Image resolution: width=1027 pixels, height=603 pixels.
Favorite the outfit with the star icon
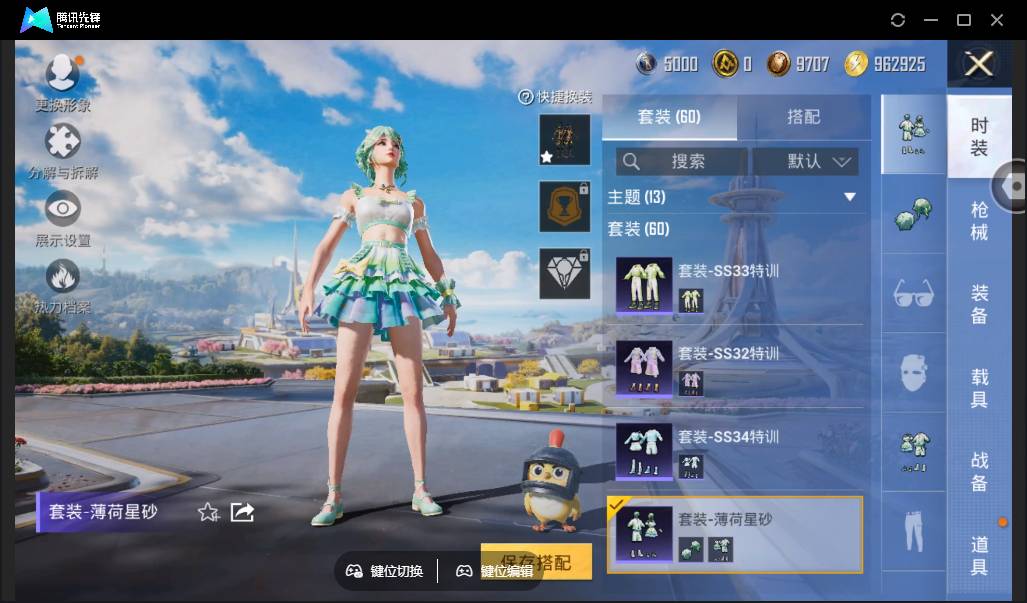coord(208,512)
